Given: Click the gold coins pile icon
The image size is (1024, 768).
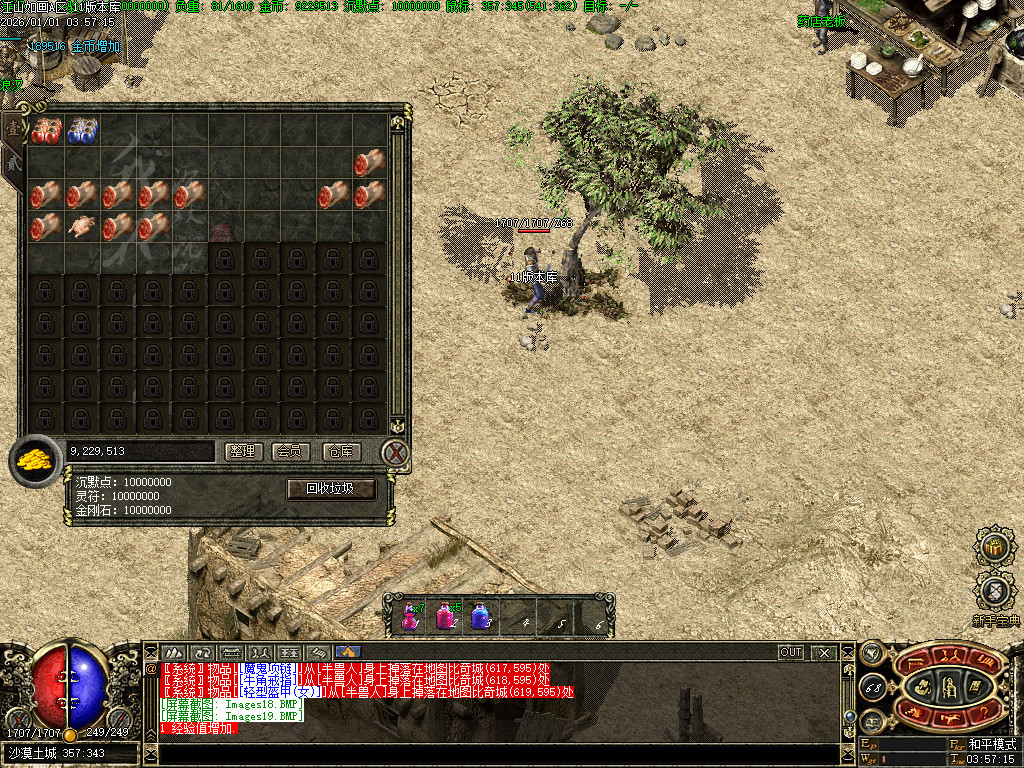Looking at the screenshot, I should 35,461.
